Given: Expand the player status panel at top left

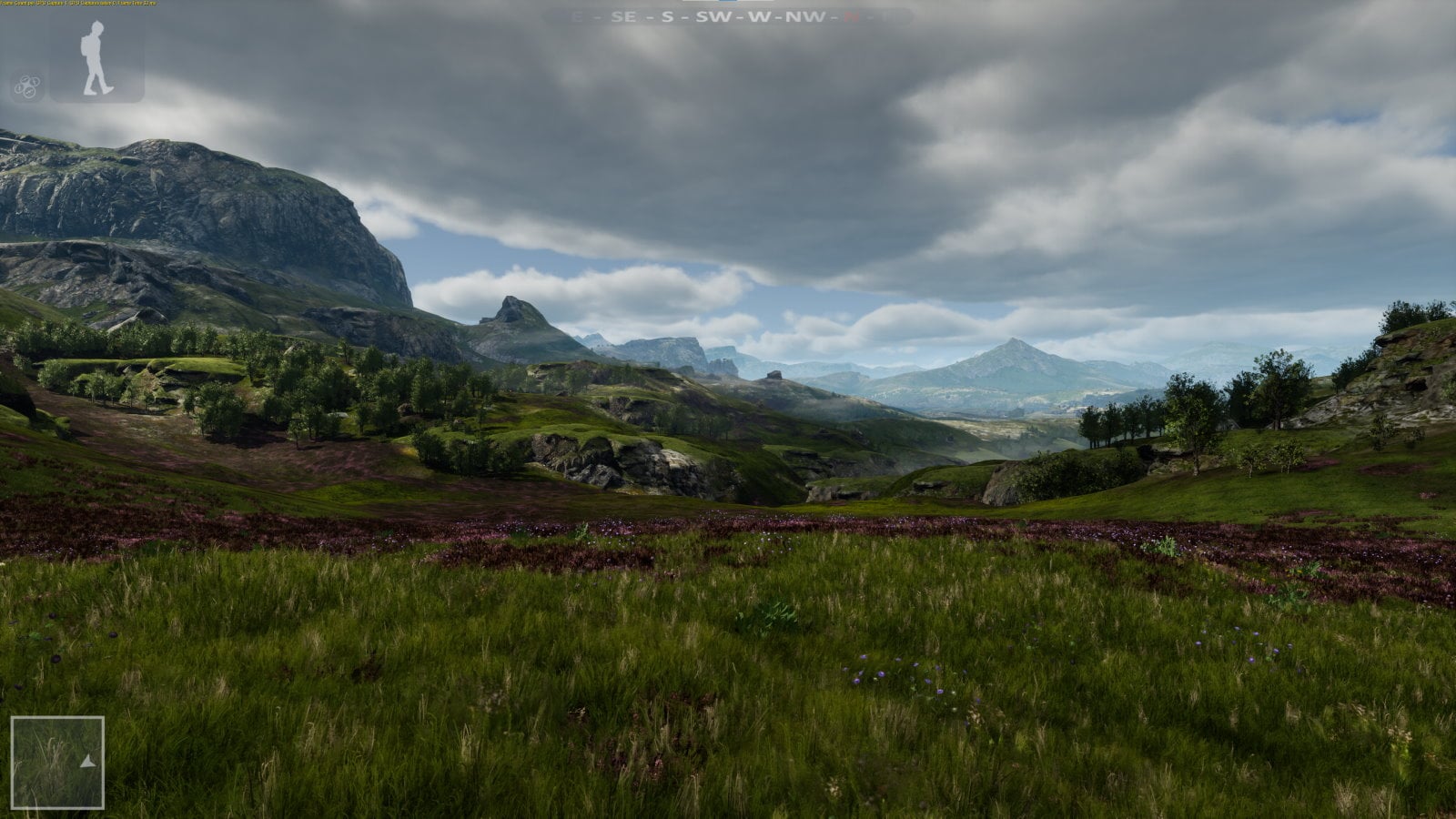Looking at the screenshot, I should pyautogui.click(x=94, y=57).
